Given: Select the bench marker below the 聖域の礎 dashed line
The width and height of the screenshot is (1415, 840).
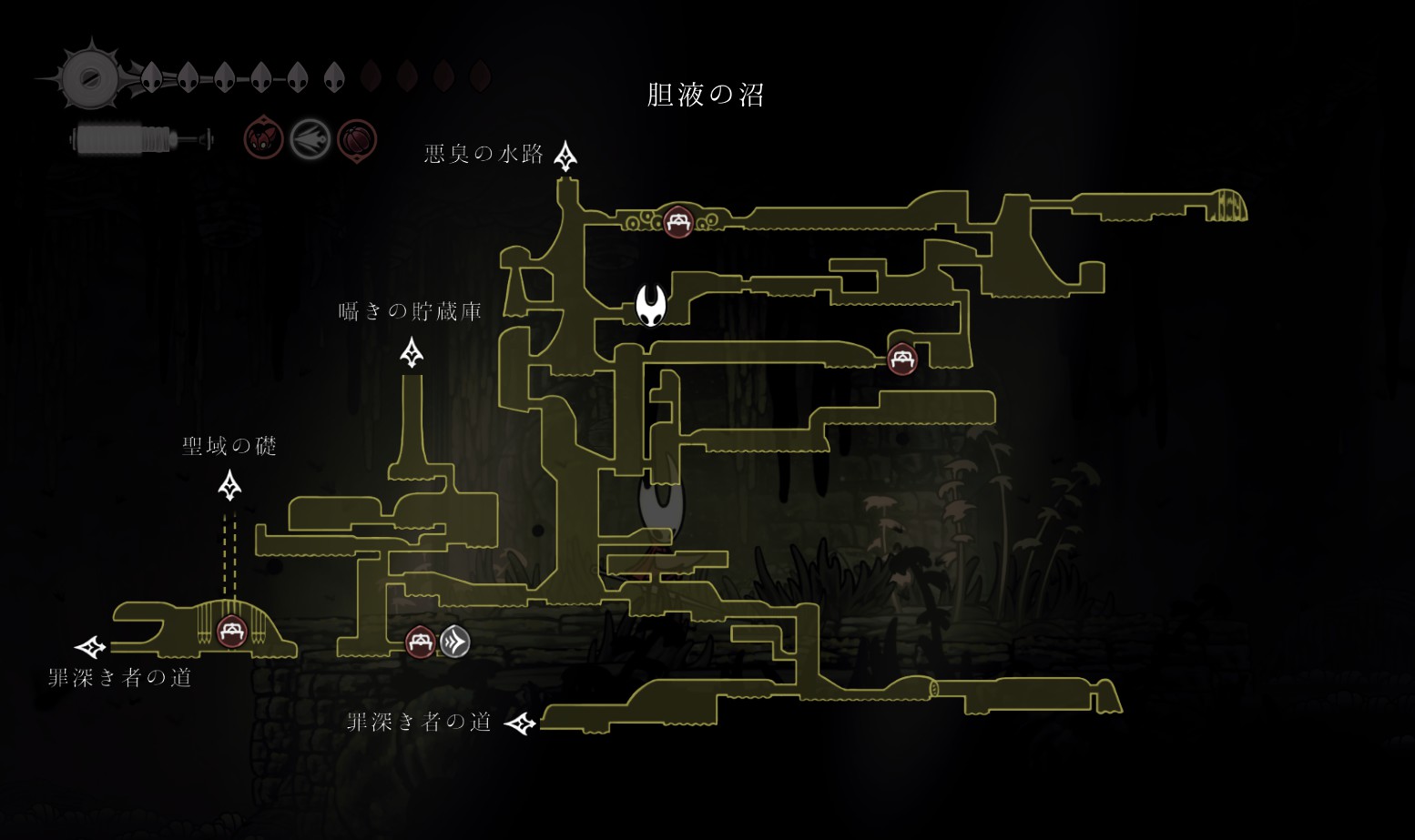Looking at the screenshot, I should point(231,631).
